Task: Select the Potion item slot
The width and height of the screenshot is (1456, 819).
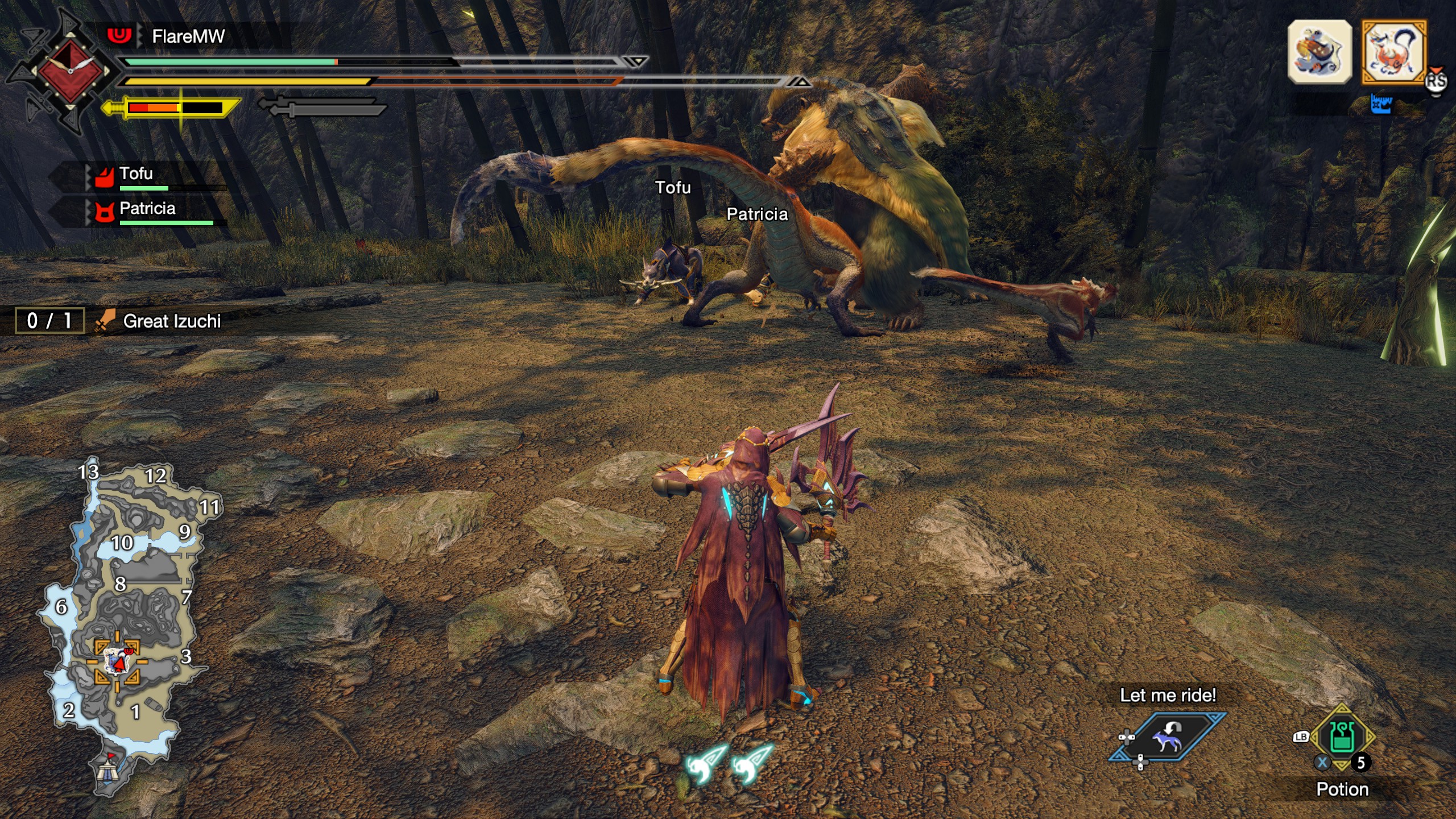Action: coord(1342,738)
